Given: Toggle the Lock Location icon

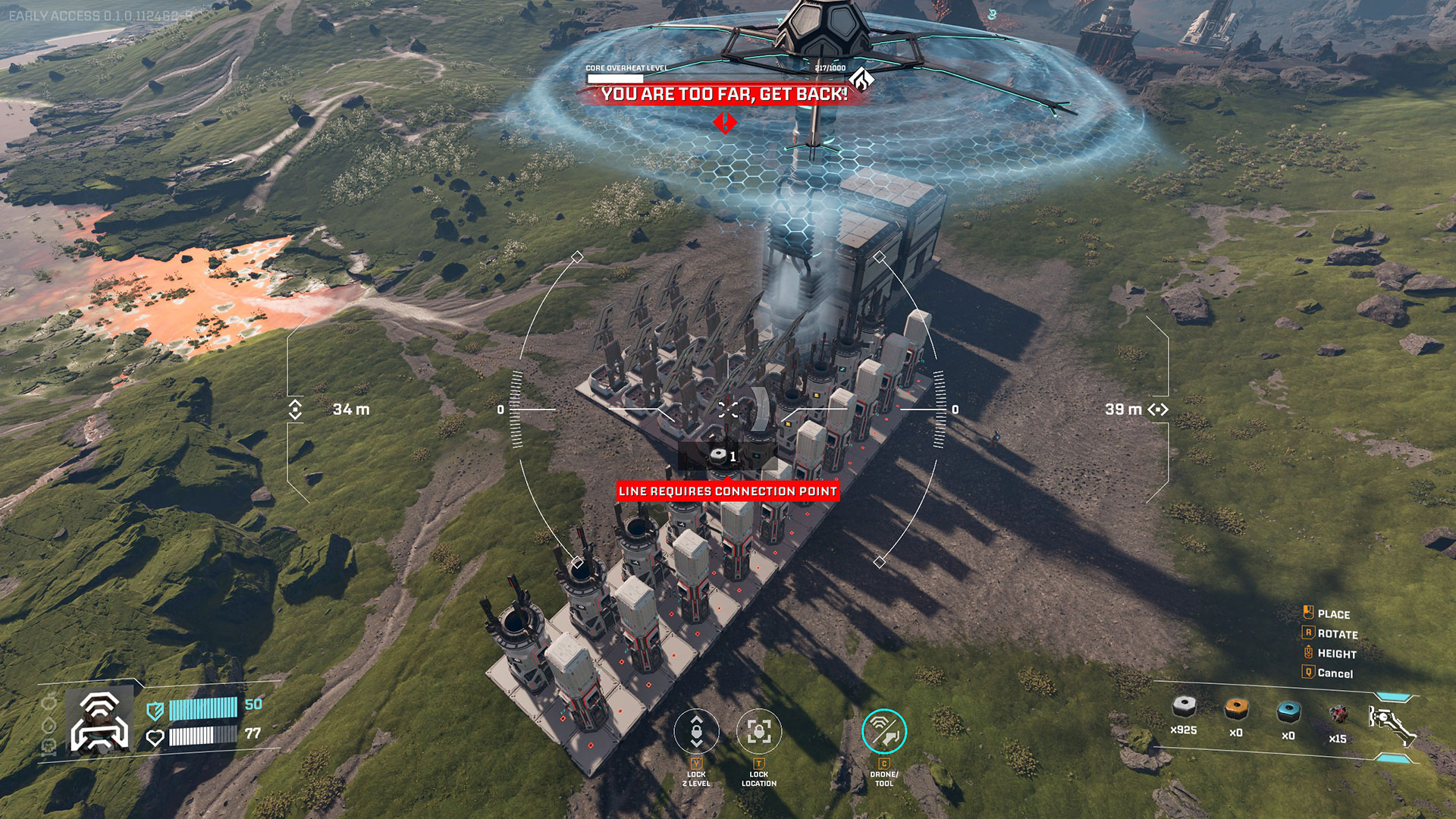Looking at the screenshot, I should tap(759, 732).
